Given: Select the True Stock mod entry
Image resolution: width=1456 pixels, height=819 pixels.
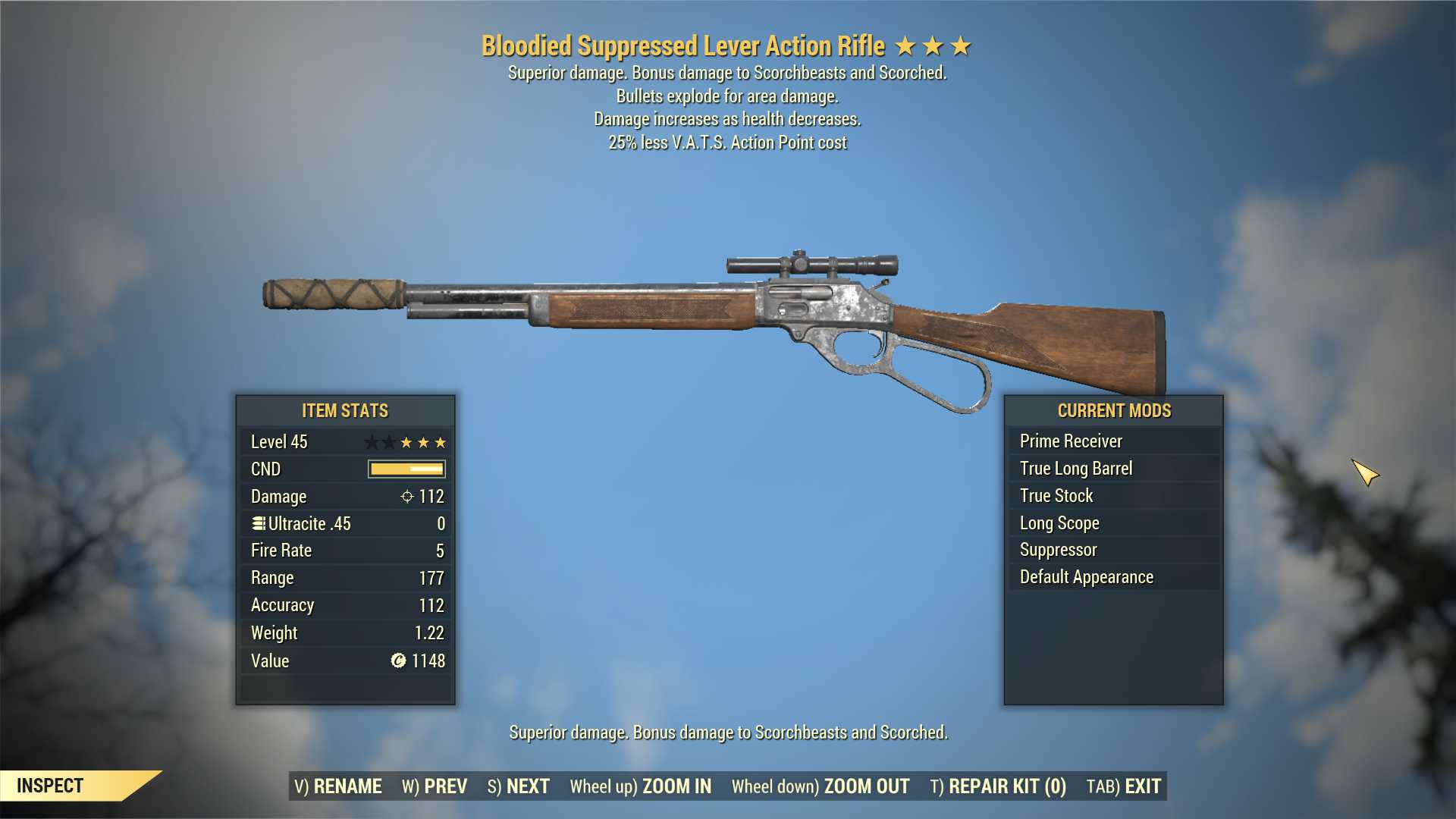Looking at the screenshot, I should point(1056,496).
